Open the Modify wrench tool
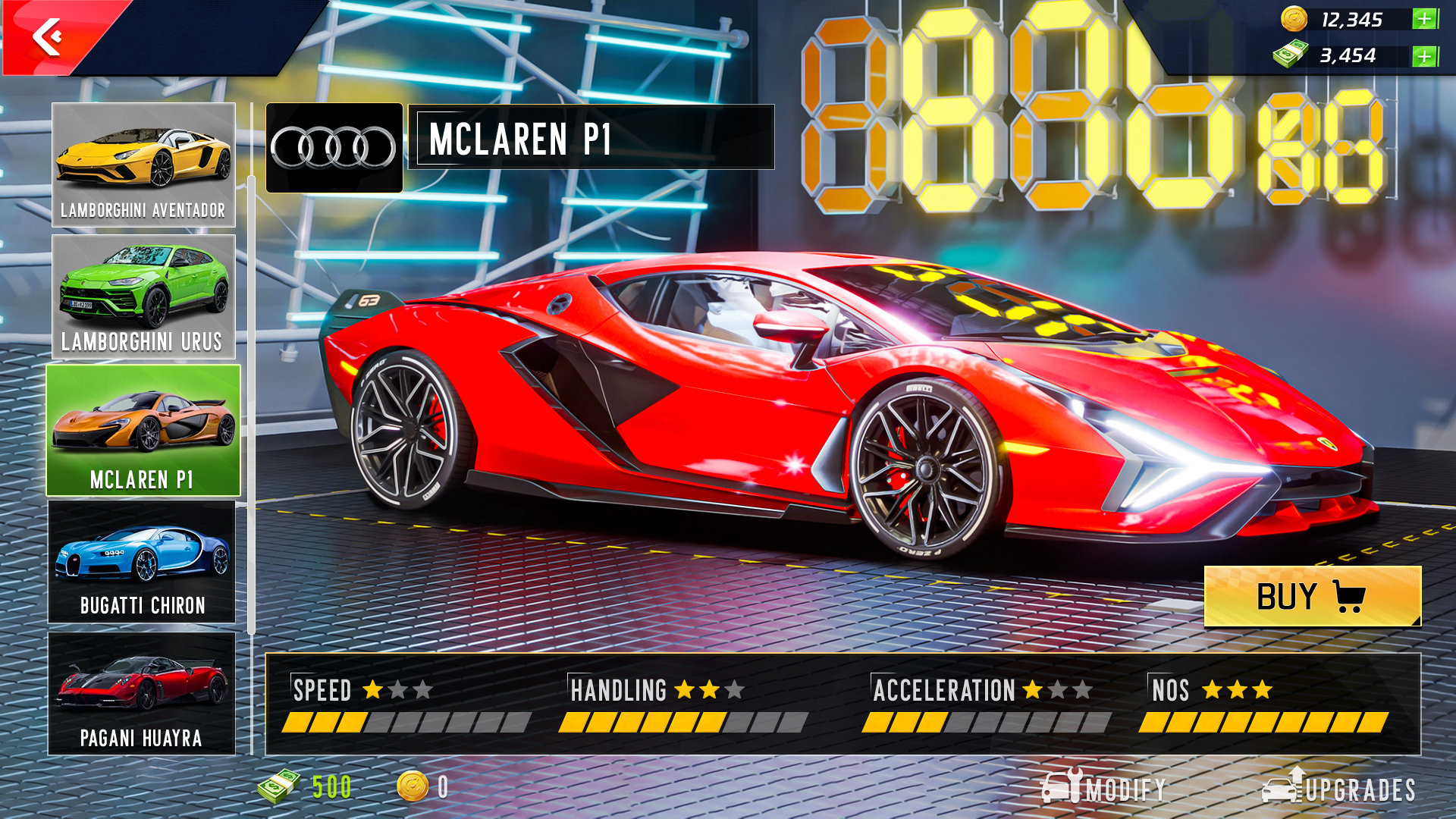This screenshot has width=1456, height=819. pyautogui.click(x=1068, y=786)
